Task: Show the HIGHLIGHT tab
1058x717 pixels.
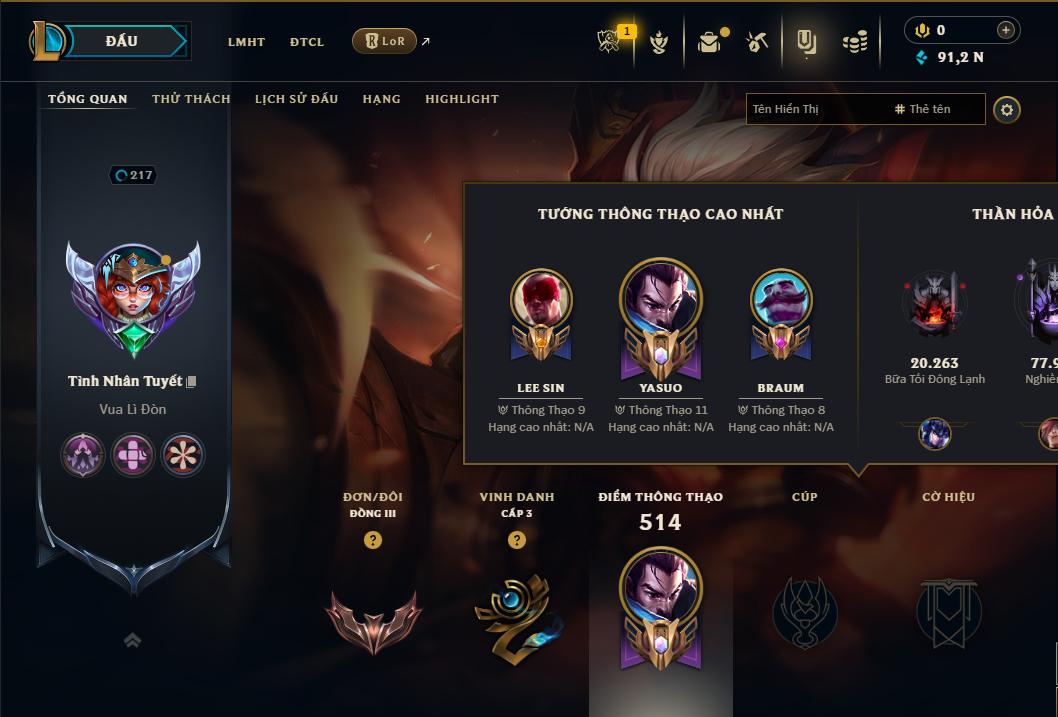Action: pyautogui.click(x=461, y=99)
